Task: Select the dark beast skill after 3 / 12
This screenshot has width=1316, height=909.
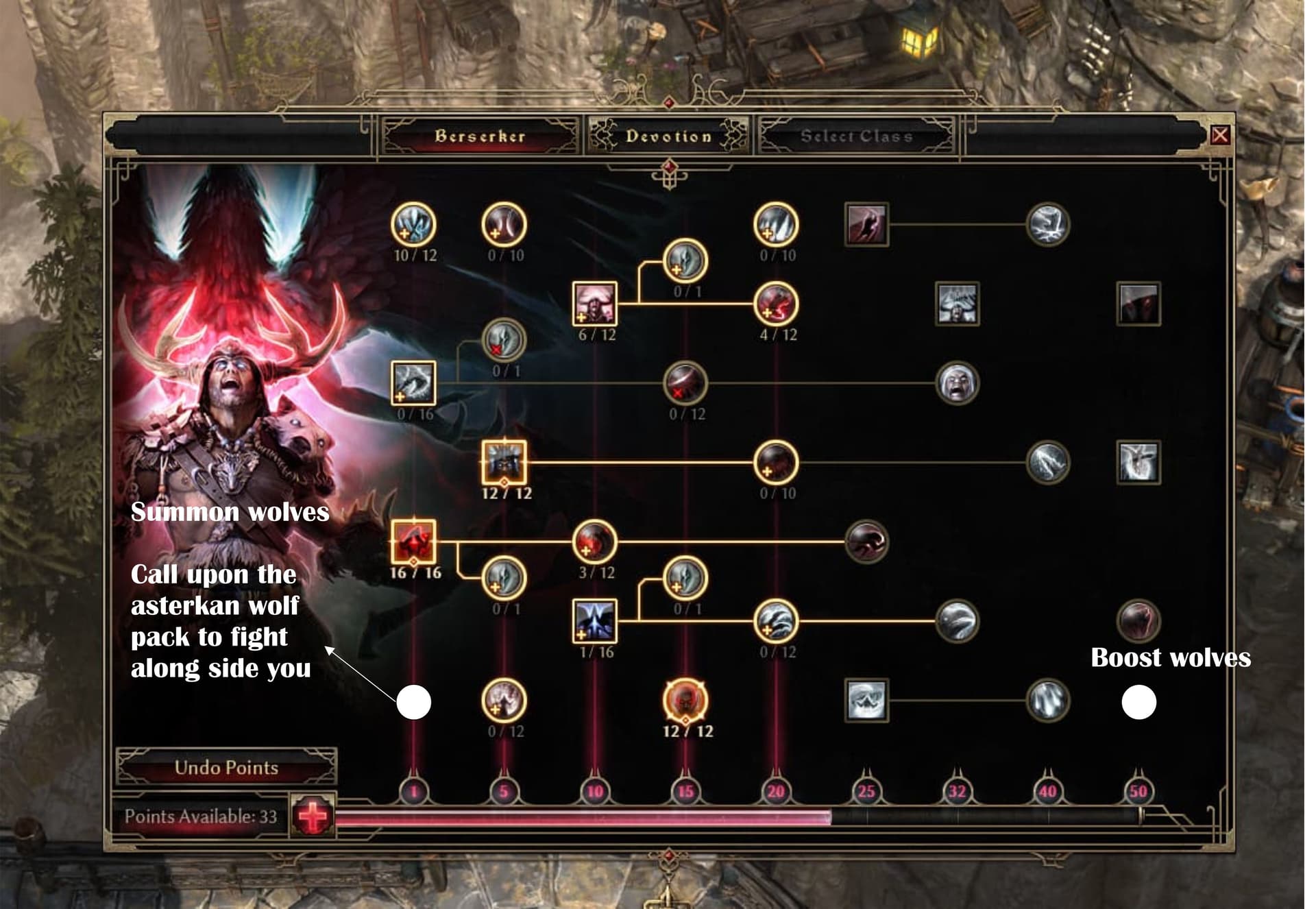Action: click(x=866, y=542)
